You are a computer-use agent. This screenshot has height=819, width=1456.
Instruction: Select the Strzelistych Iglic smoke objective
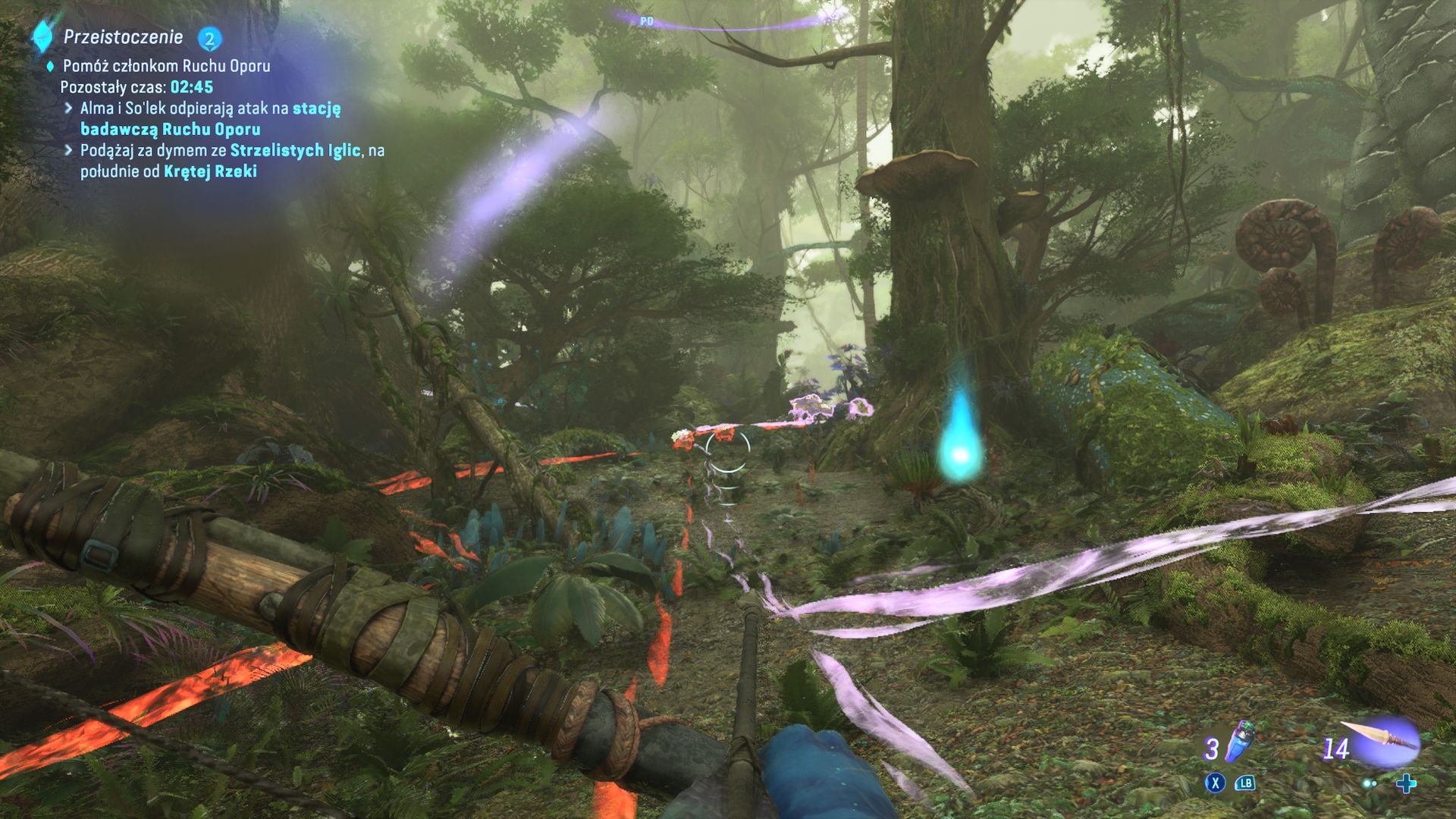(232, 161)
